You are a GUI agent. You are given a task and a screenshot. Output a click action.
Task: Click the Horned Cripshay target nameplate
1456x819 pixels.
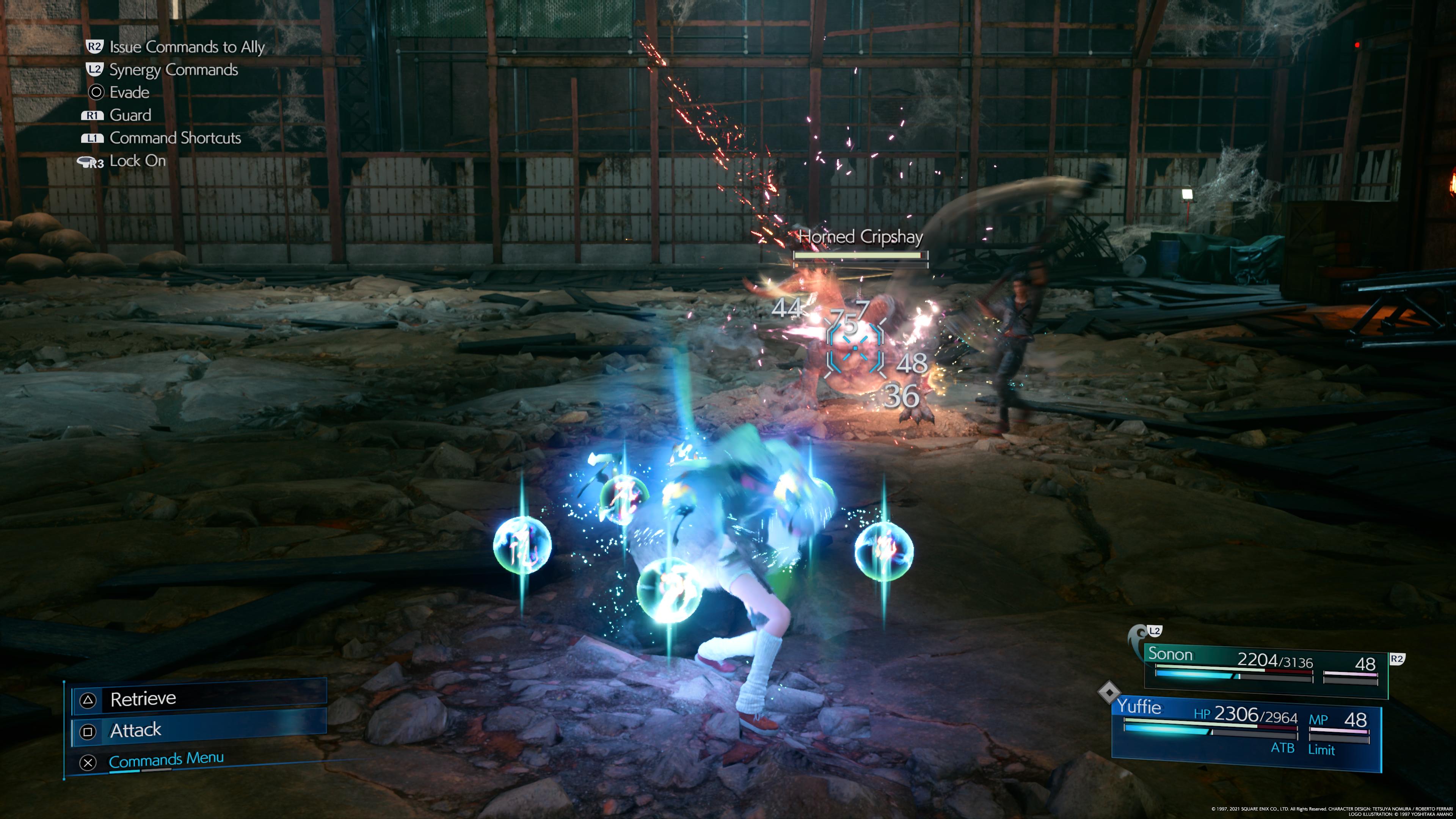coord(860,237)
